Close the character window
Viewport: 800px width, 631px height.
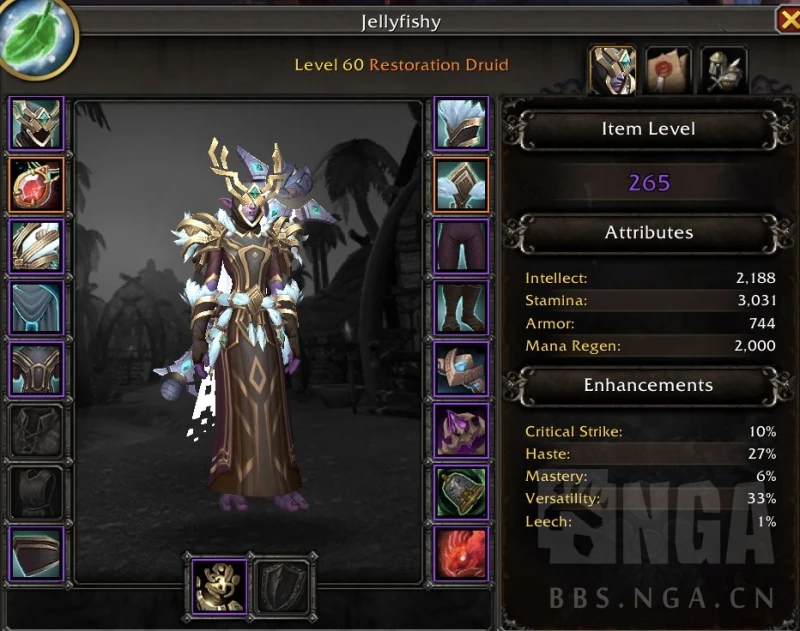pyautogui.click(x=787, y=20)
